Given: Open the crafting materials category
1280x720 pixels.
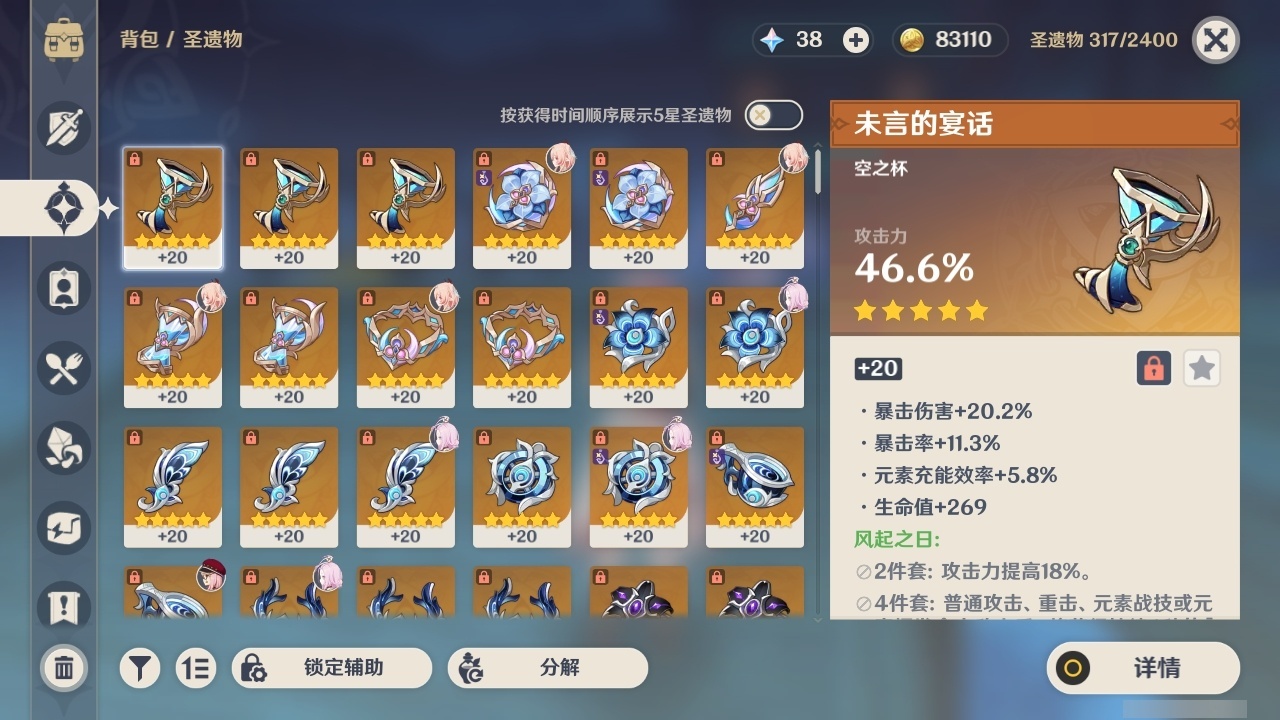Looking at the screenshot, I should coord(64,448).
